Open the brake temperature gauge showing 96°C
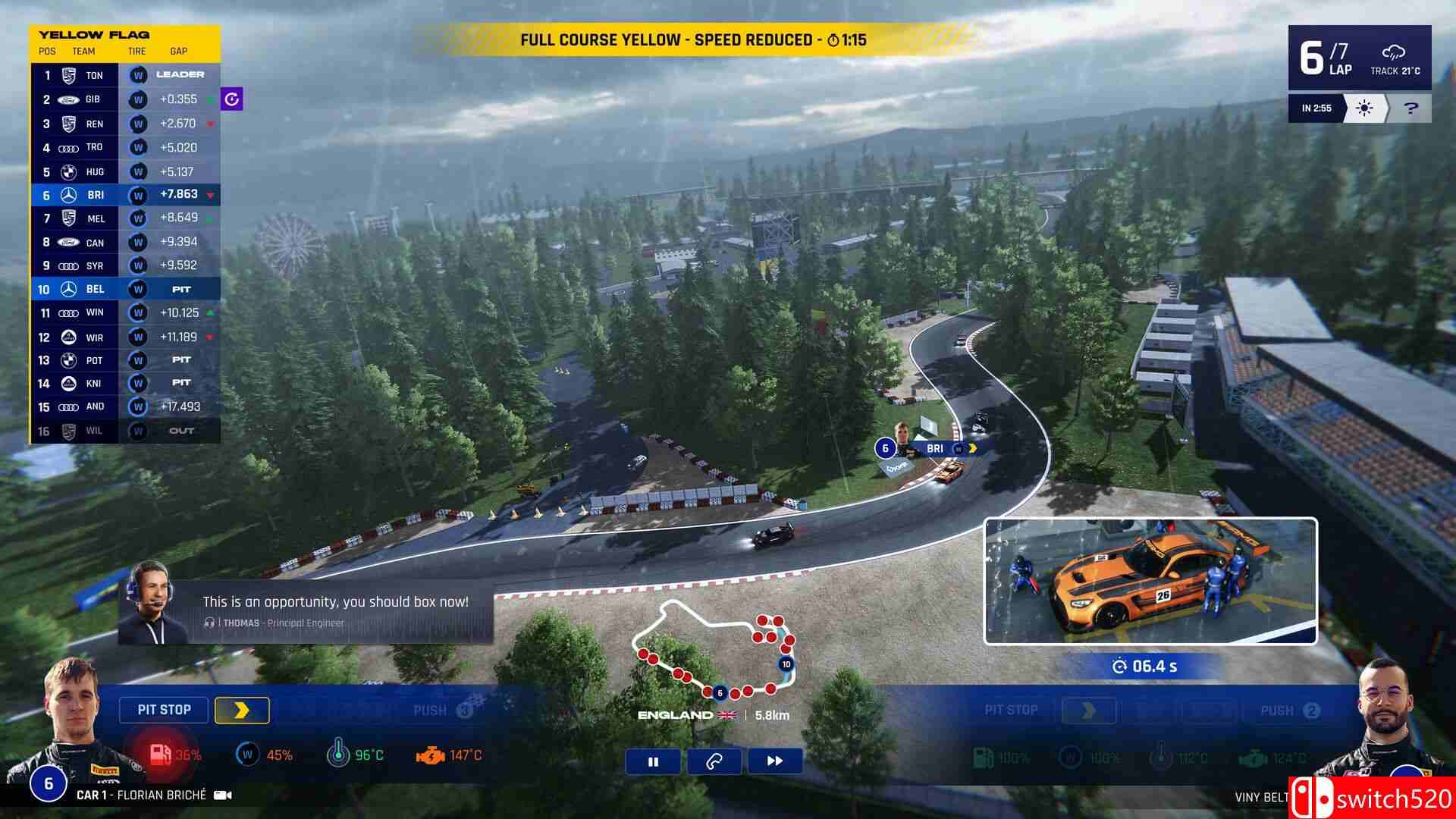This screenshot has height=819, width=1456. pos(339,755)
